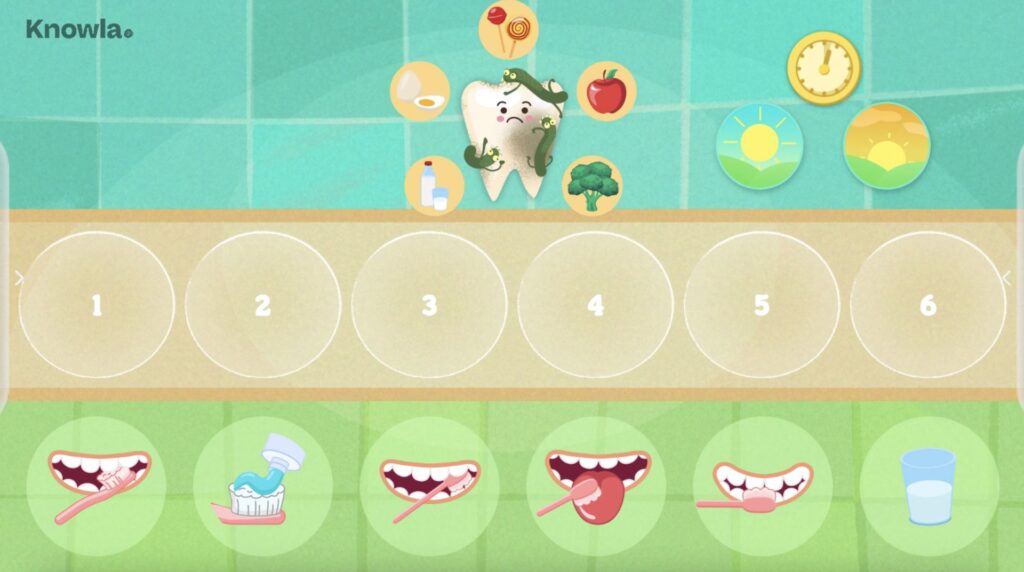Select the numbered slot 2
This screenshot has width=1024, height=572.
263,305
